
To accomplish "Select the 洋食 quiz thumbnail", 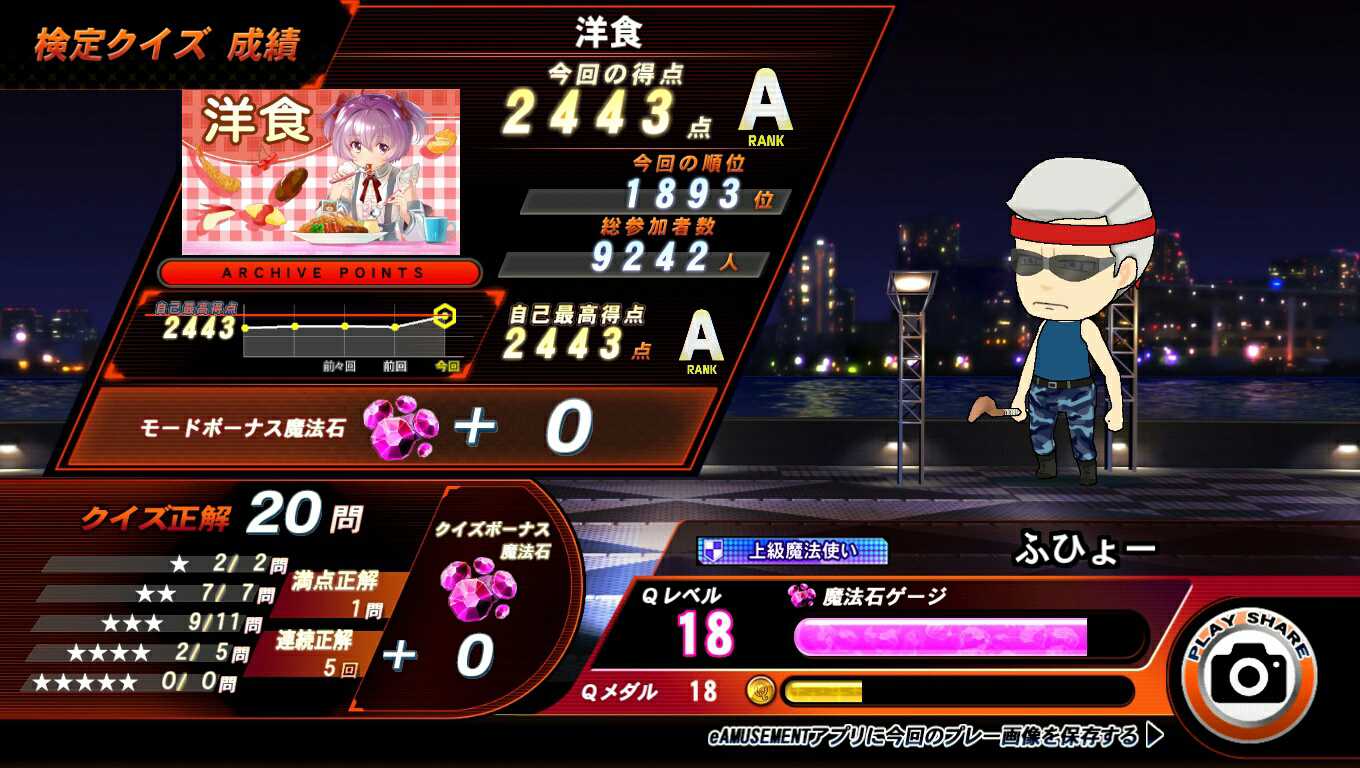I will click(321, 172).
